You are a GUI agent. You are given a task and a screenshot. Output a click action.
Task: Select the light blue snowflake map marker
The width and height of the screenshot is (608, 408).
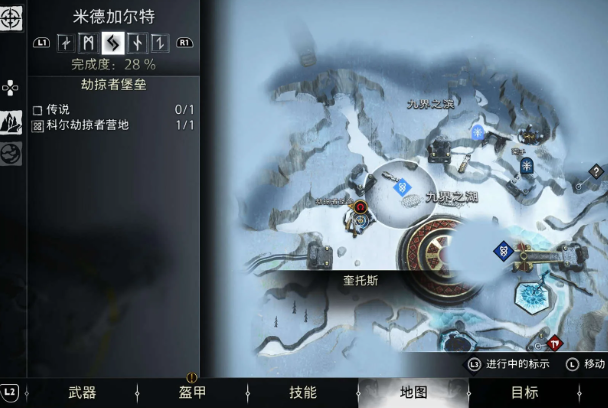pos(478,132)
